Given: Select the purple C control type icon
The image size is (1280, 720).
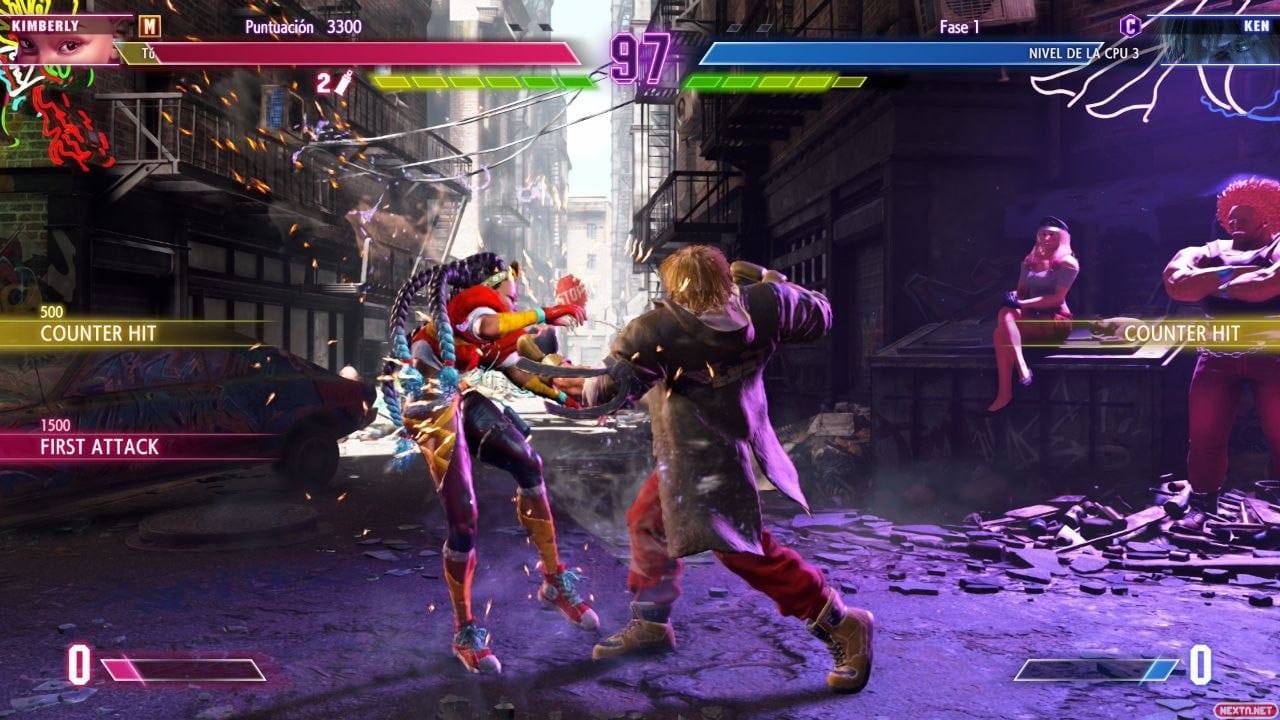Looking at the screenshot, I should 1130,26.
